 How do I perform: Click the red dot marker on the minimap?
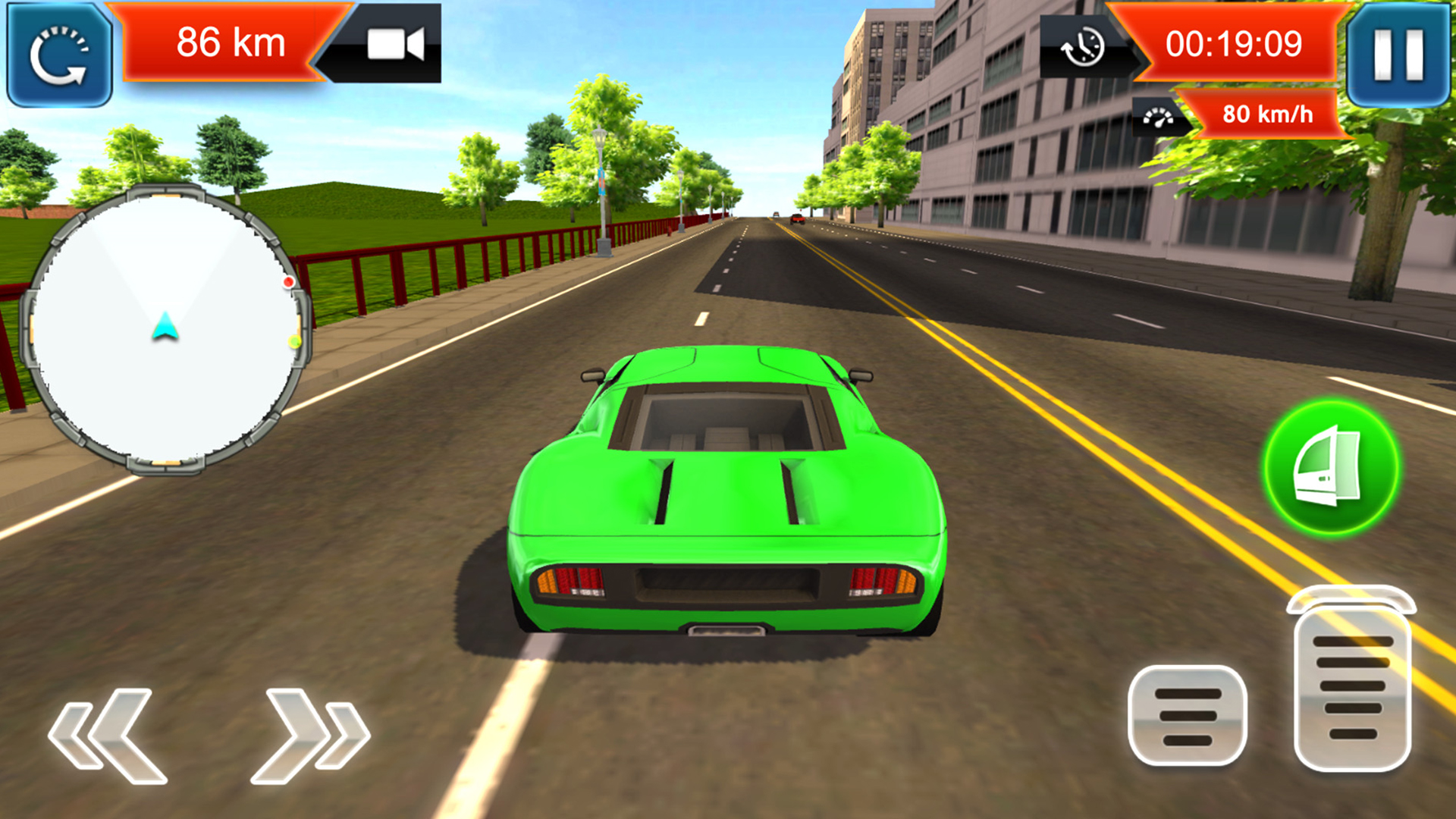[x=289, y=282]
